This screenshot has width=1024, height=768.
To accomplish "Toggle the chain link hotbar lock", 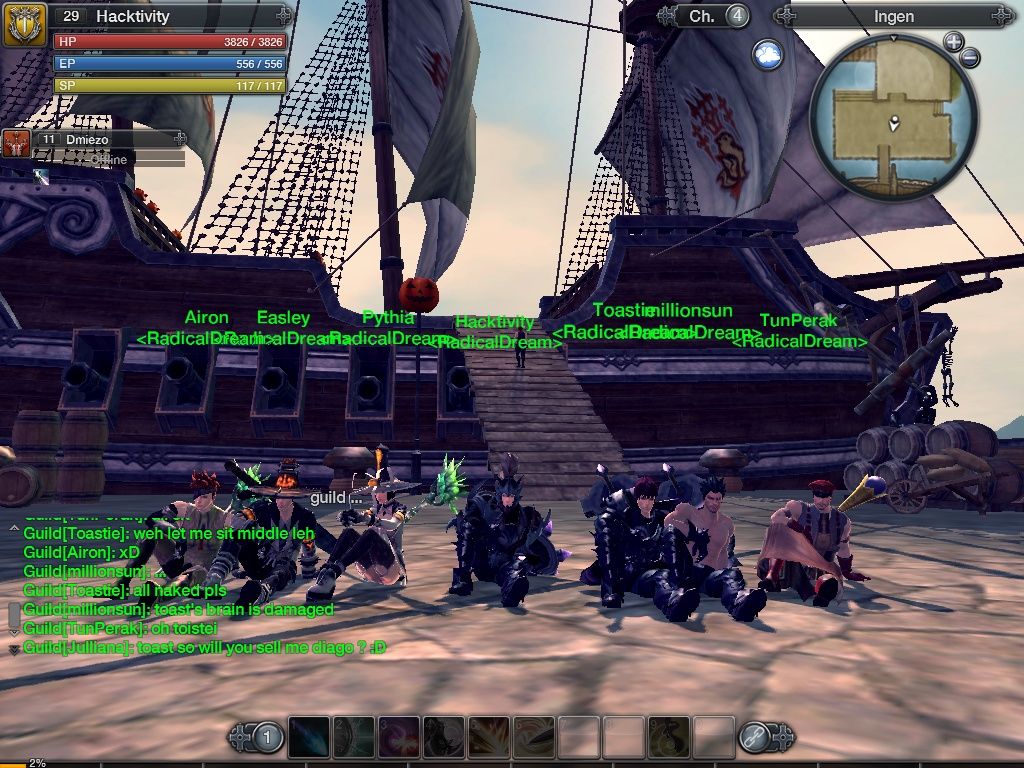I will (754, 738).
